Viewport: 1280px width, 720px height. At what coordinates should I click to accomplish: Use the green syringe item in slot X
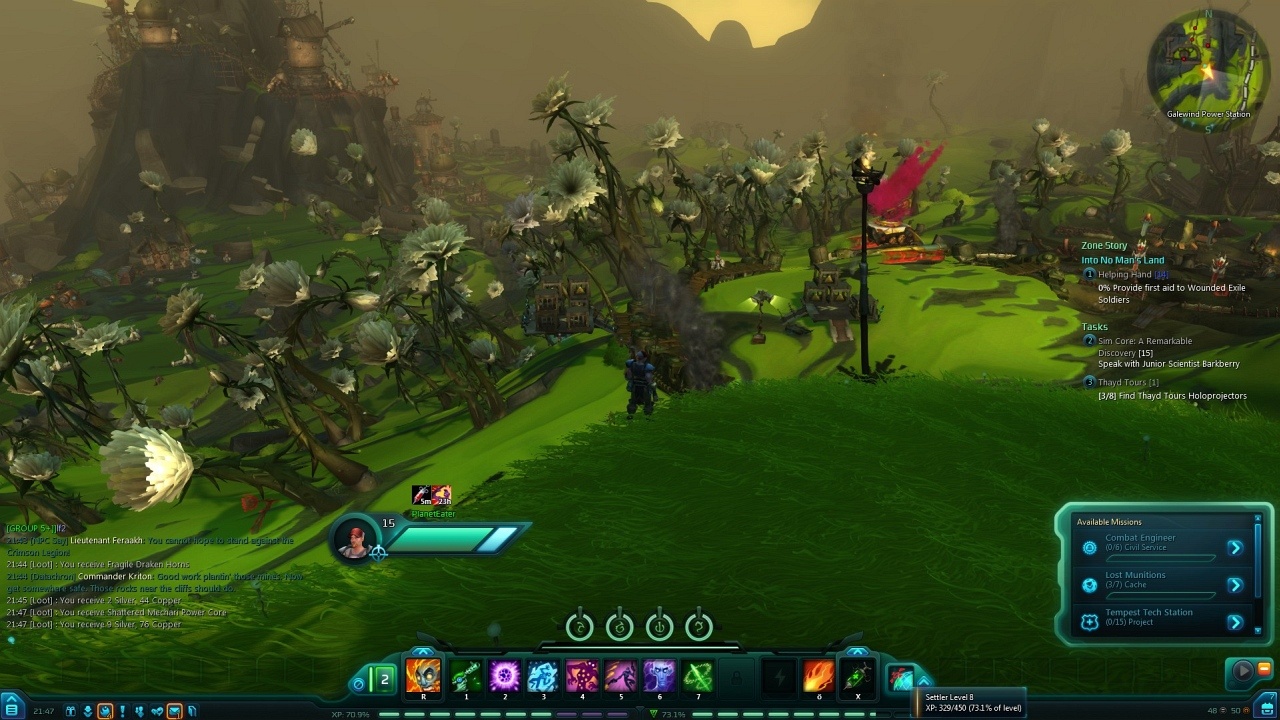pyautogui.click(x=857, y=677)
